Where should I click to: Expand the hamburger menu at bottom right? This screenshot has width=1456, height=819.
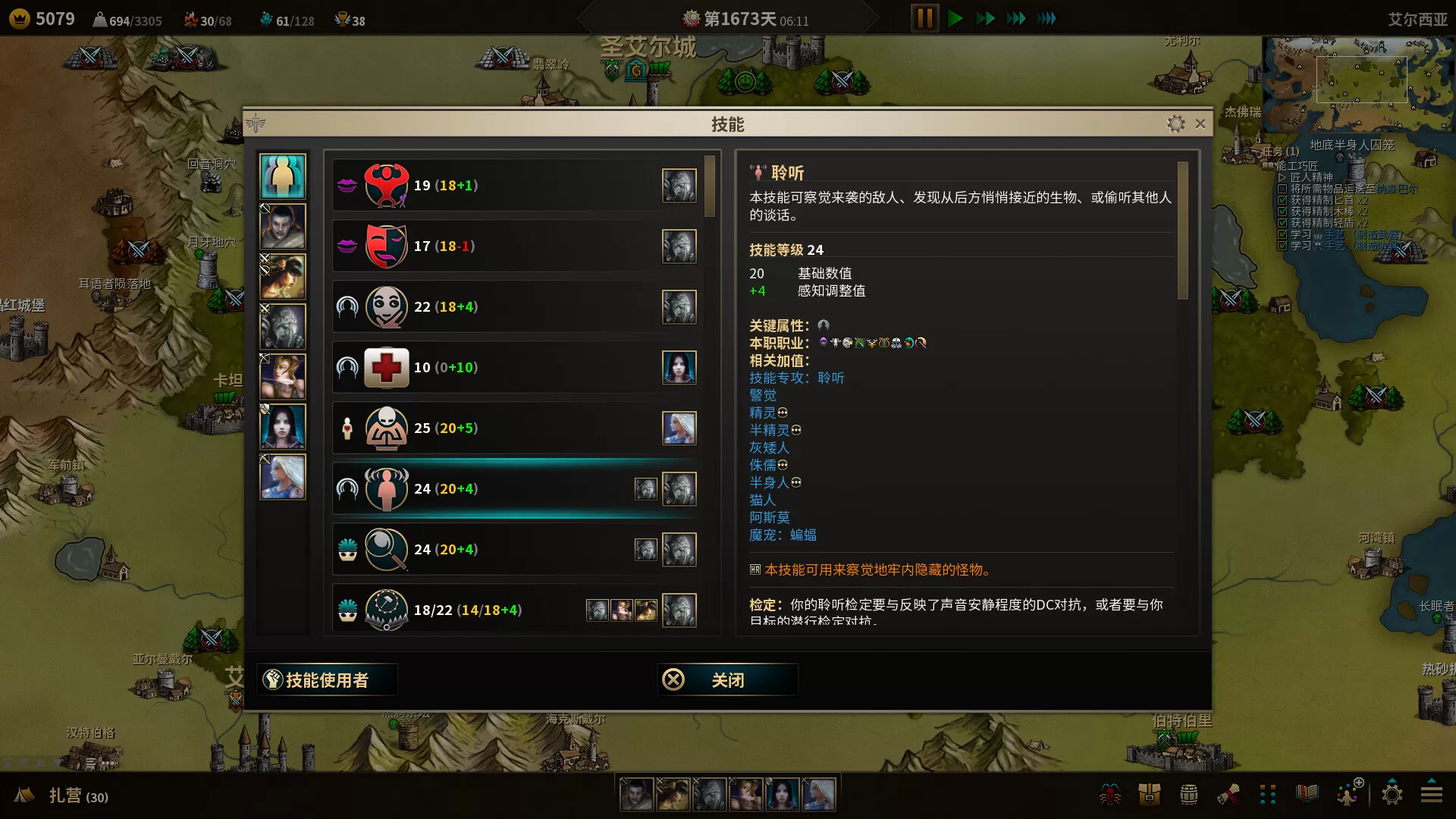point(1432,794)
